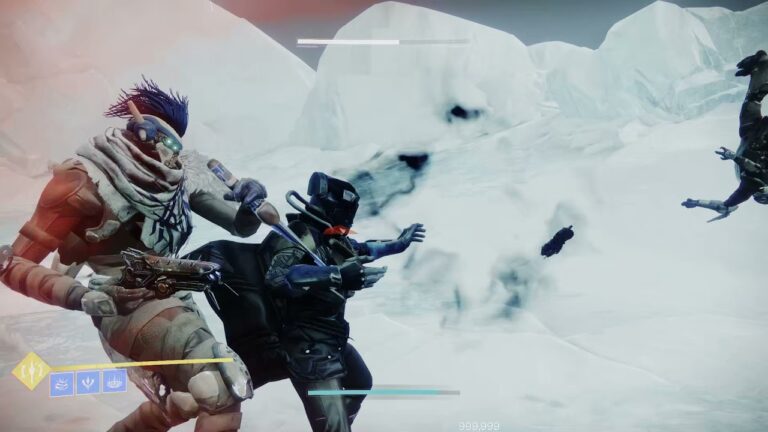Image resolution: width=768 pixels, height=432 pixels.
Task: Trigger the third blue class ability icon
Action: [115, 381]
